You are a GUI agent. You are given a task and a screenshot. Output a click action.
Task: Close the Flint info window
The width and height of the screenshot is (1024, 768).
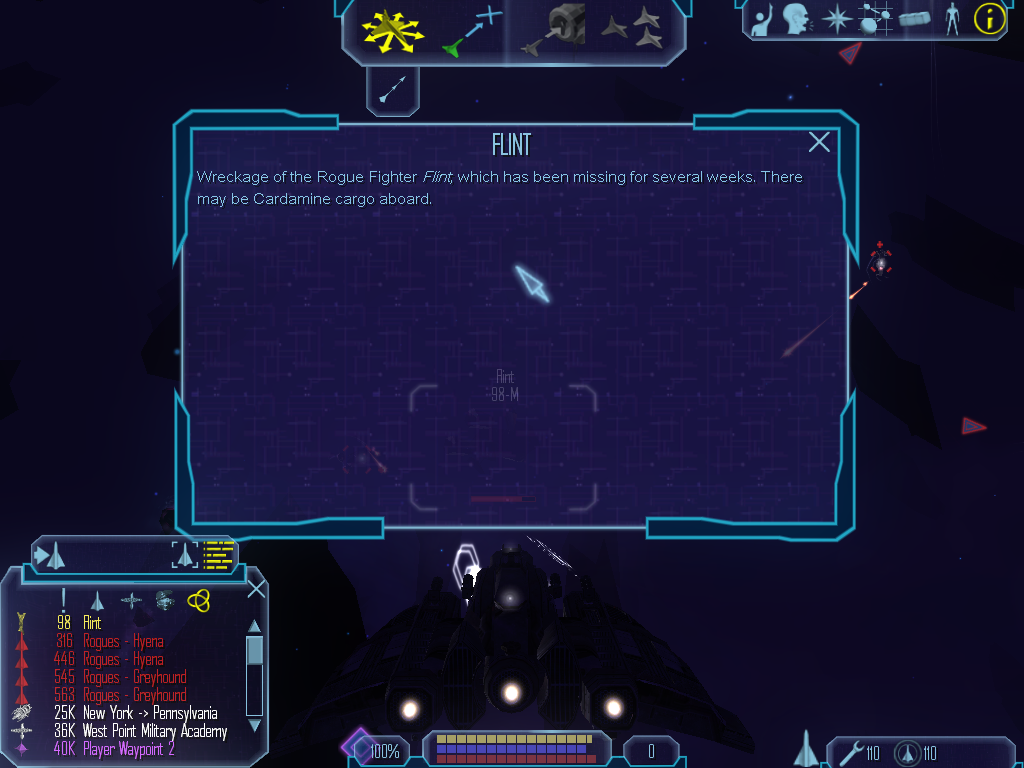(x=819, y=142)
